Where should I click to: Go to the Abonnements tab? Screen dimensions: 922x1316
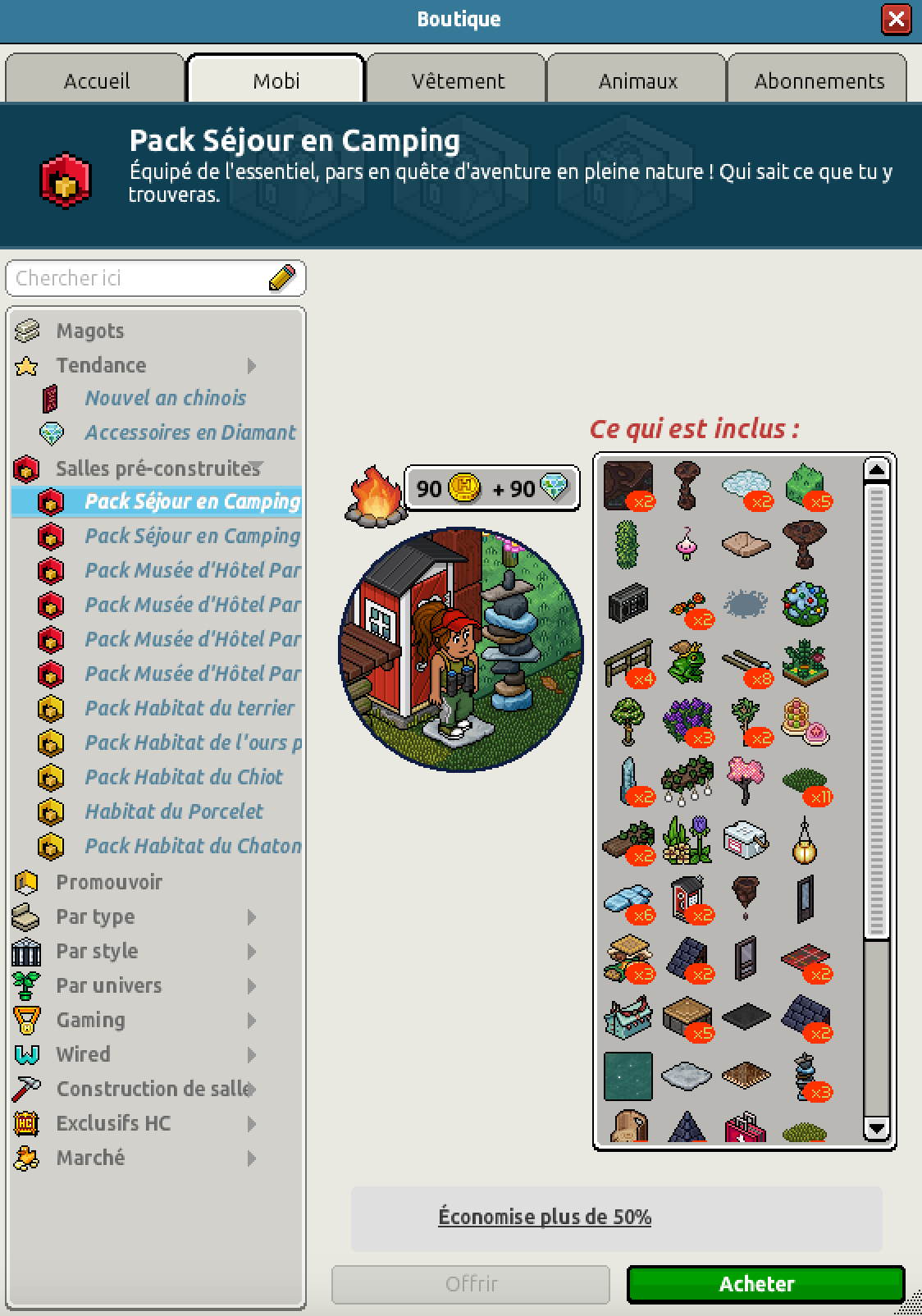click(x=819, y=80)
